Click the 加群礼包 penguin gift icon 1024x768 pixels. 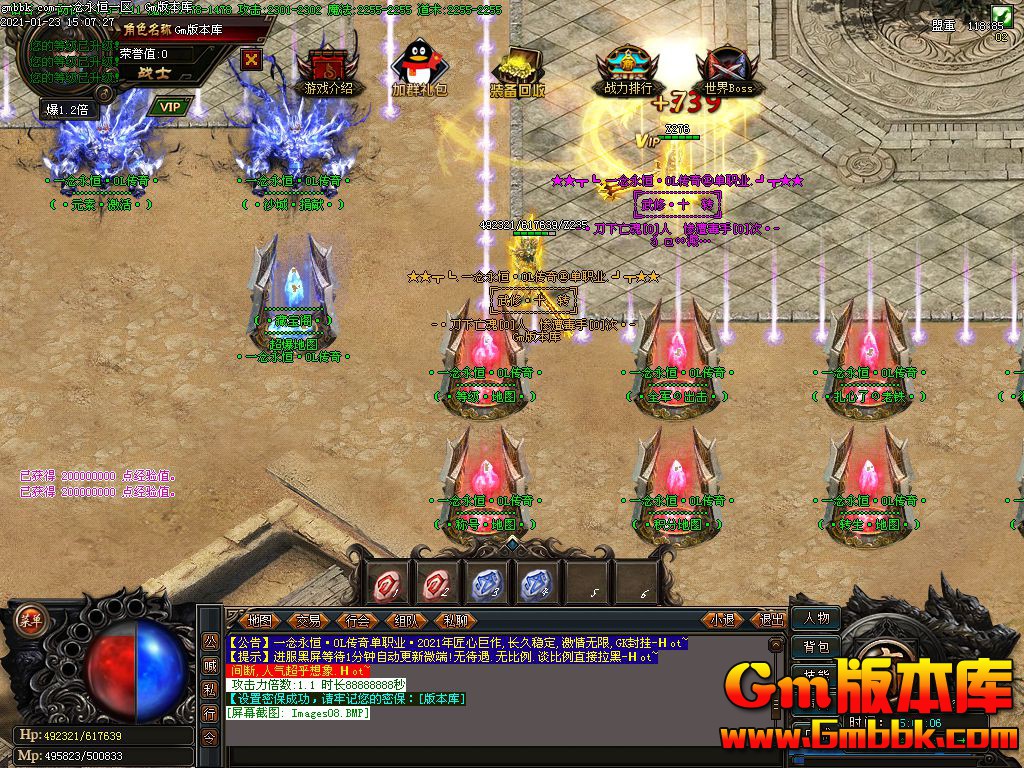(x=419, y=70)
